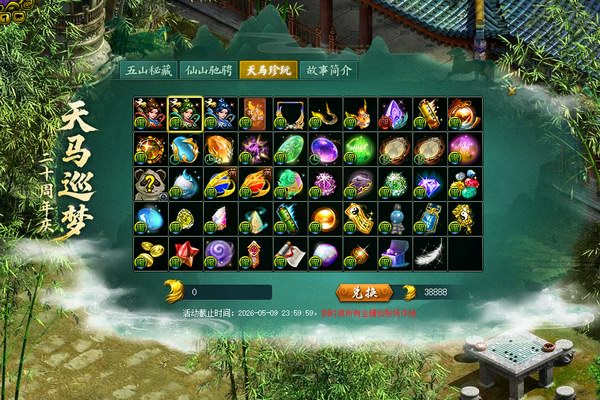Viewport: 600px width, 400px height.
Task: Select the rolled paper scroll item
Action: pyautogui.click(x=290, y=254)
